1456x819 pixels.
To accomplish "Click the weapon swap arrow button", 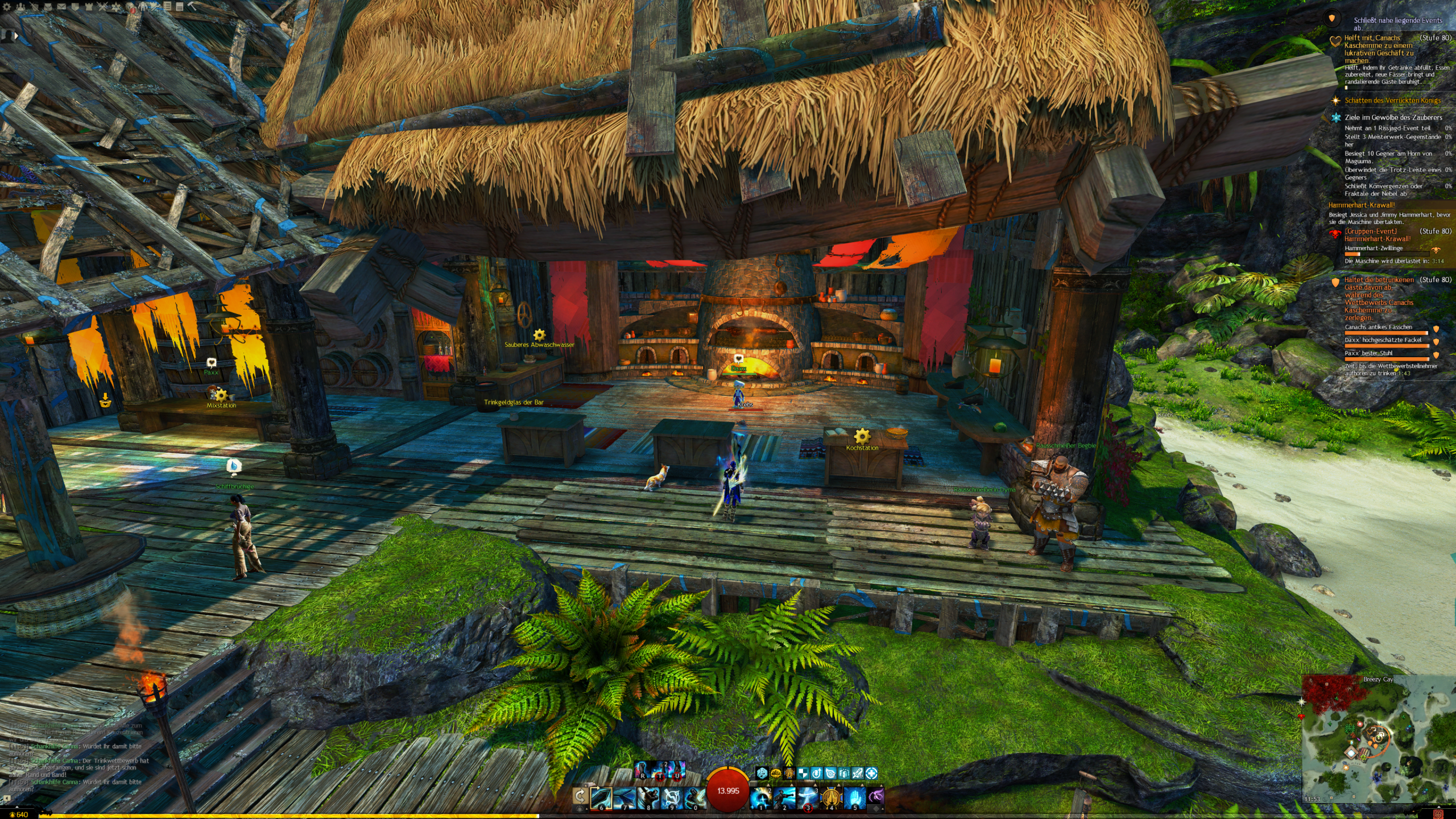I will point(580,796).
